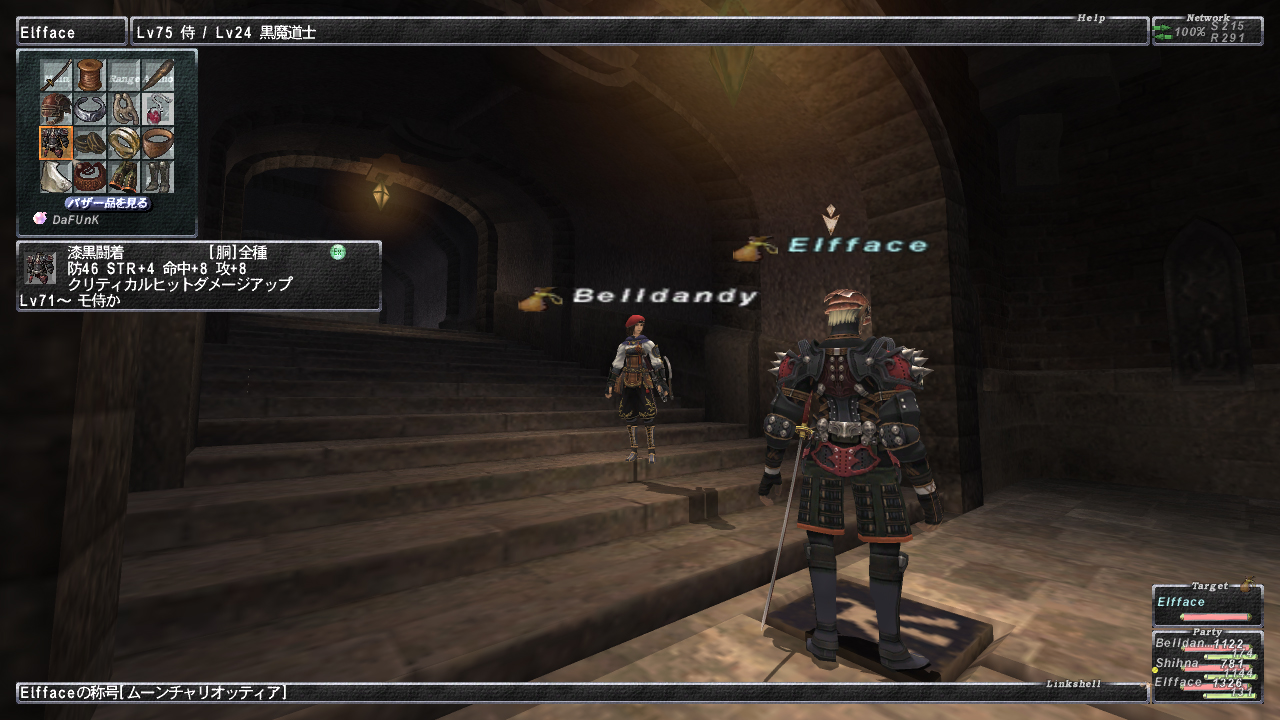Image resolution: width=1280 pixels, height=720 pixels.
Task: Select the red gem earring slot
Action: point(158,109)
